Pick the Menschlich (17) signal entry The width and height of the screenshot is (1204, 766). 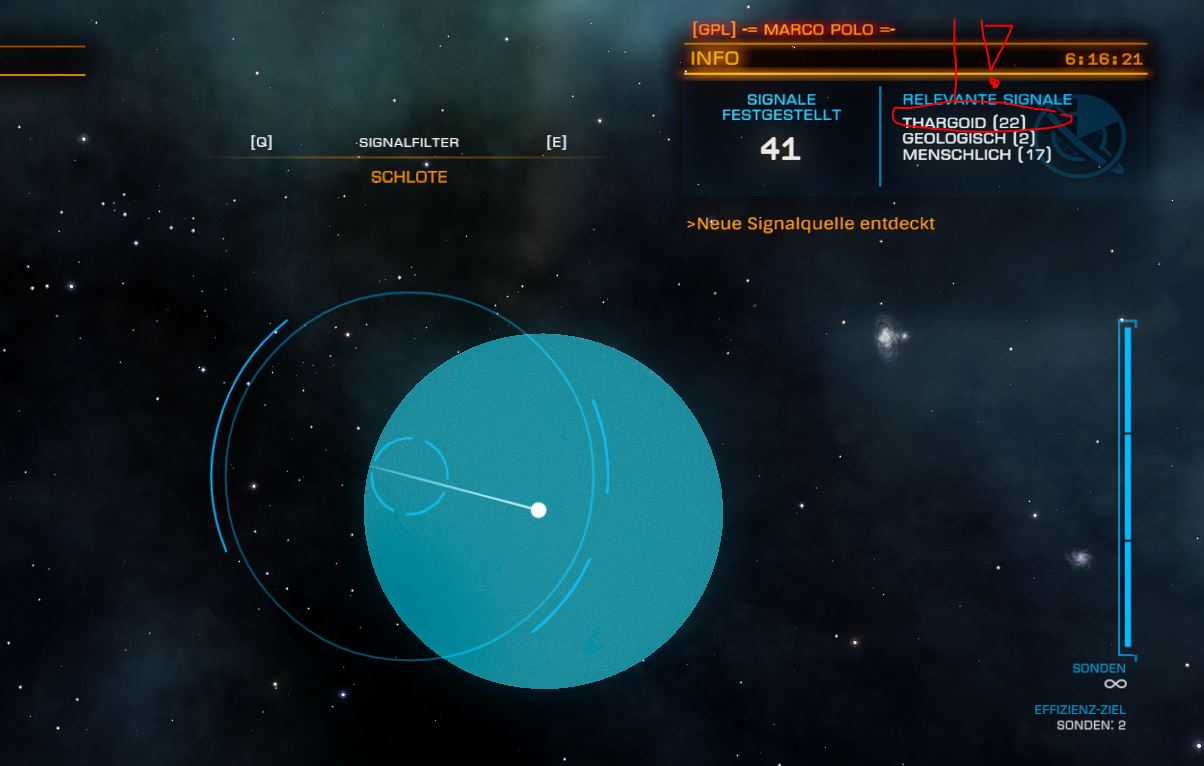point(976,155)
